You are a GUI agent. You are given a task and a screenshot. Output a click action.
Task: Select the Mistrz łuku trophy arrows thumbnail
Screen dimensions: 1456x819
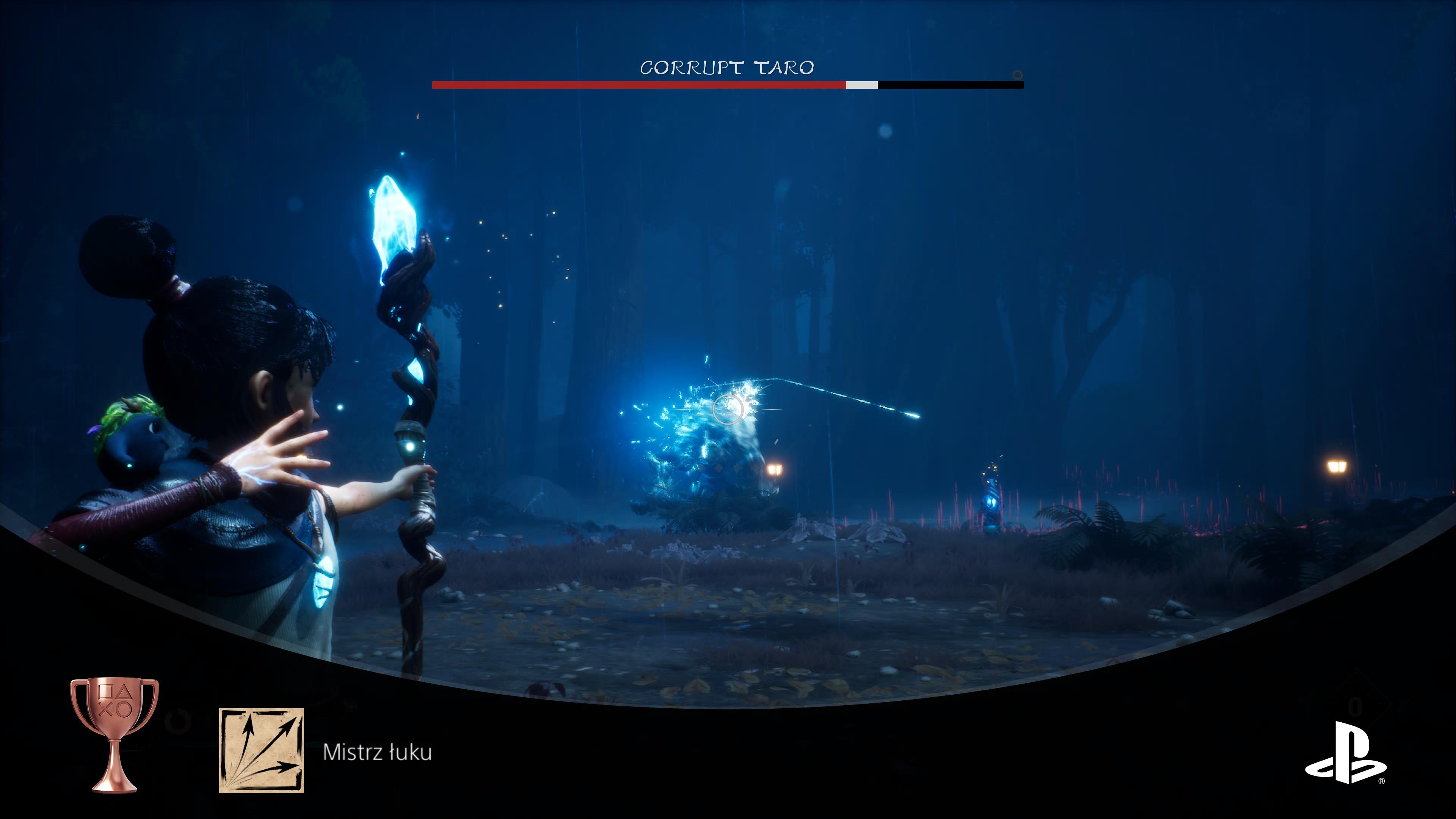261,750
